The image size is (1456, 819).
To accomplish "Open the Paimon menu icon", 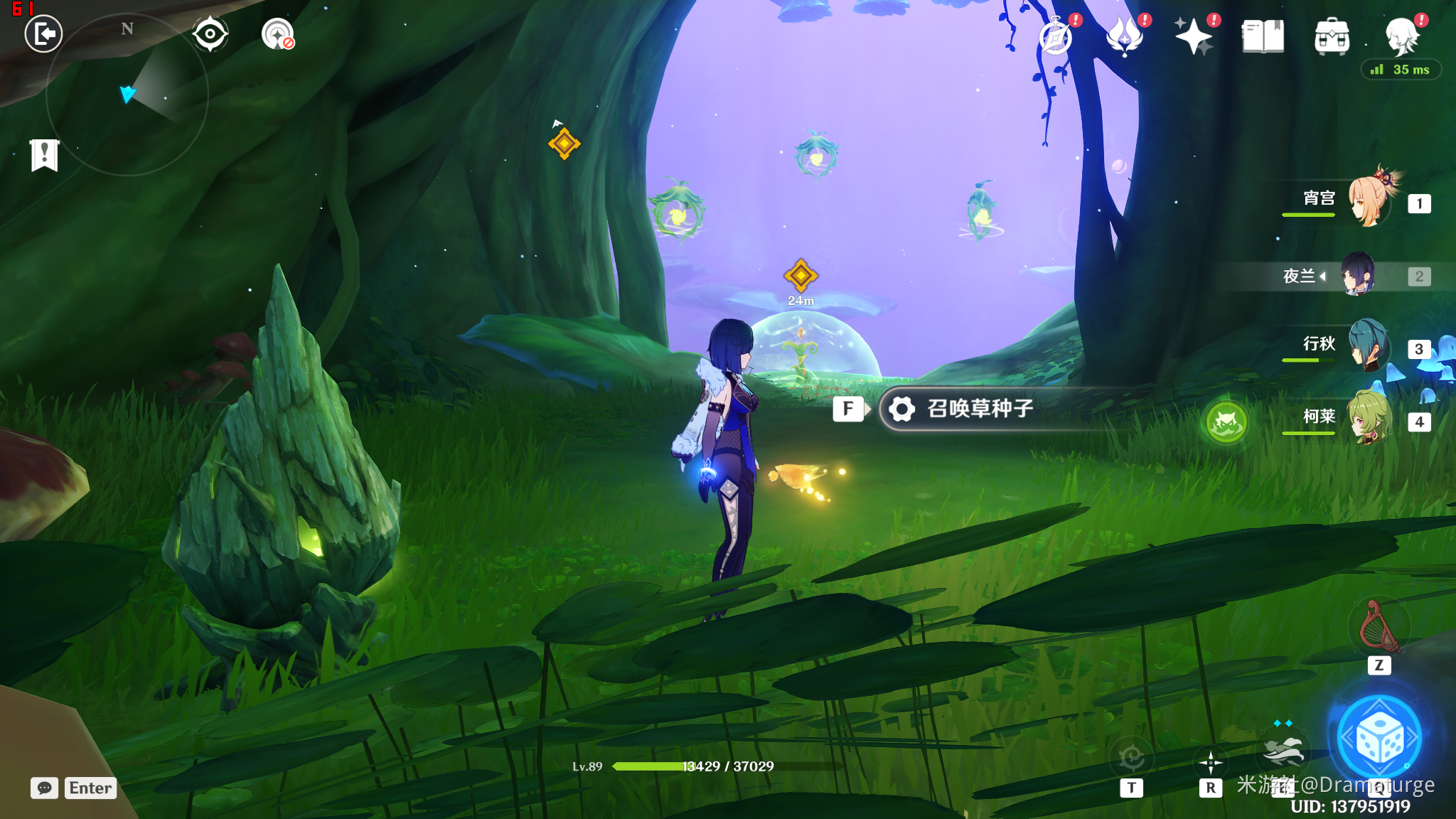I will point(1402,36).
